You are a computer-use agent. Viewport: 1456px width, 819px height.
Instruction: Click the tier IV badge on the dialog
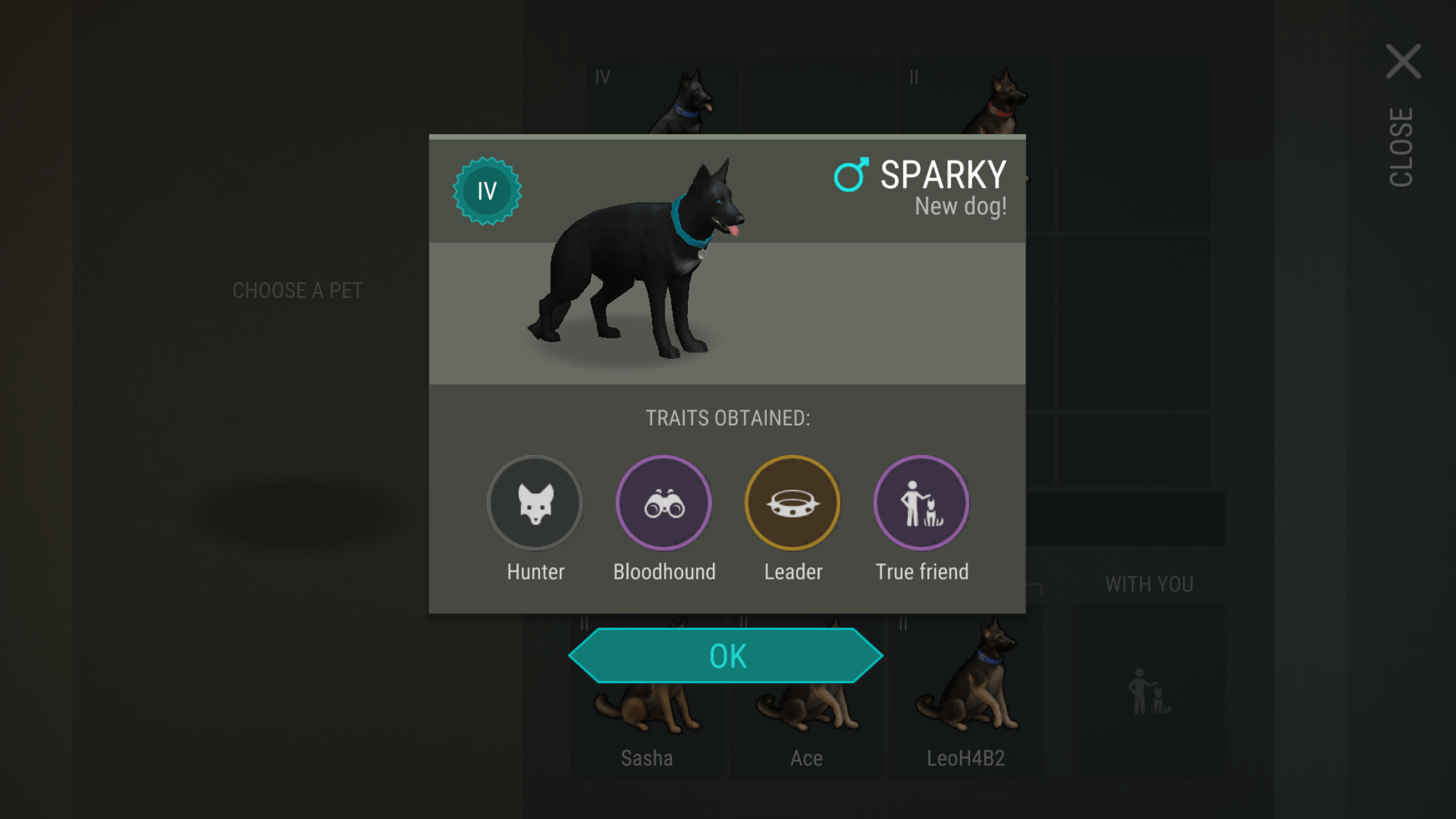(487, 191)
